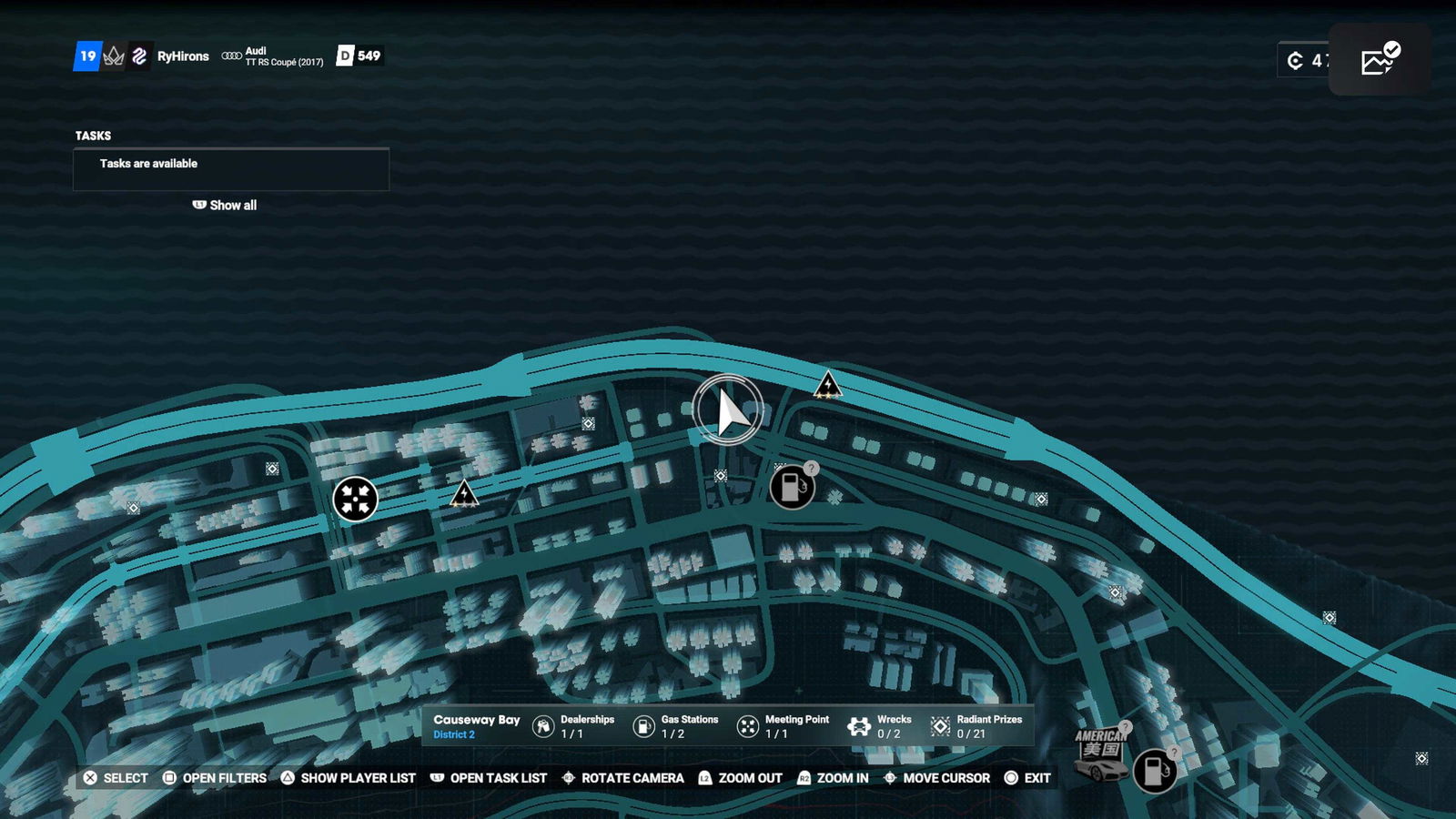
Task: Select the gas station marker near the player arrow
Action: [792, 487]
